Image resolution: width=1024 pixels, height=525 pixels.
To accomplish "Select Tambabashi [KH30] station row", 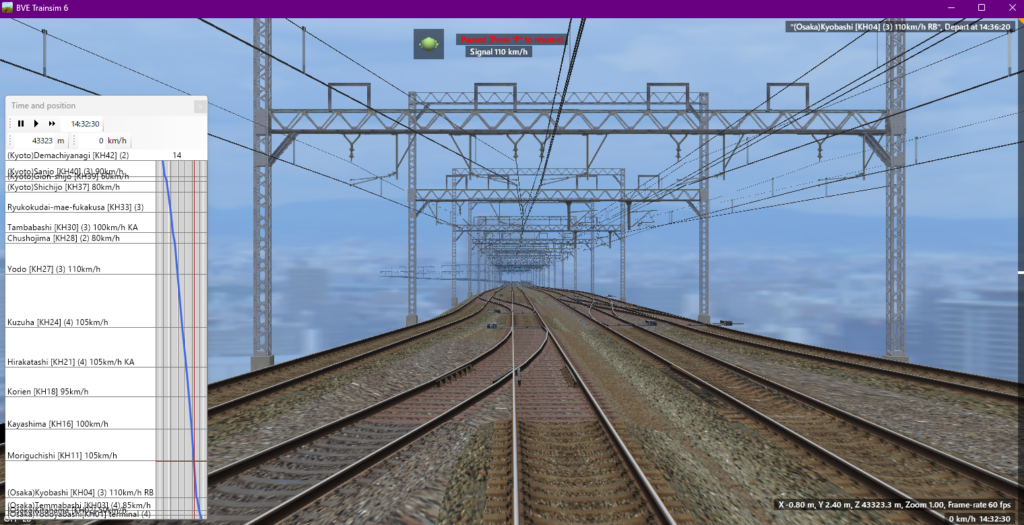I will [x=72, y=228].
